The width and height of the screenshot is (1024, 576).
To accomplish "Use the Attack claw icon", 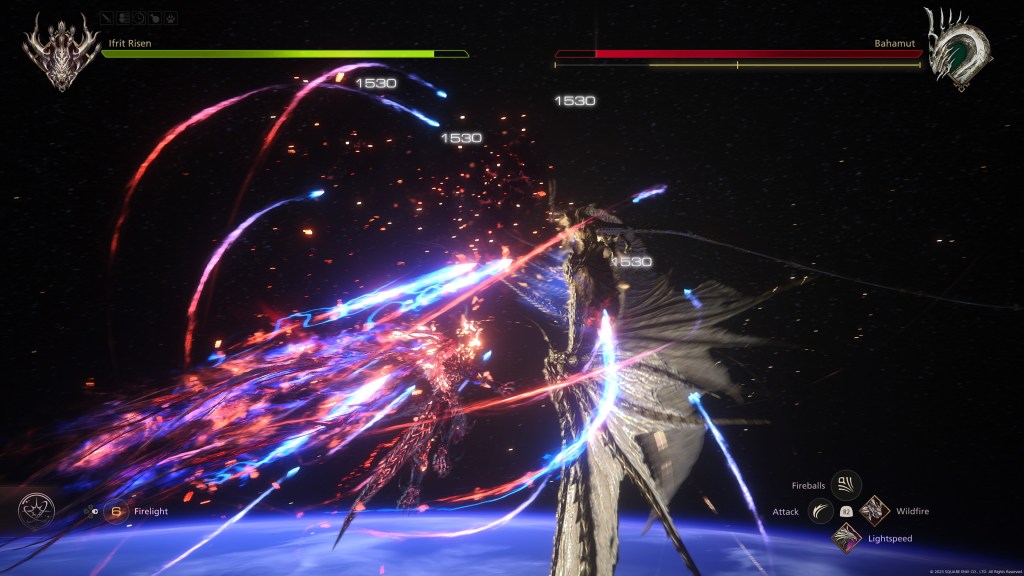I will pyautogui.click(x=820, y=511).
